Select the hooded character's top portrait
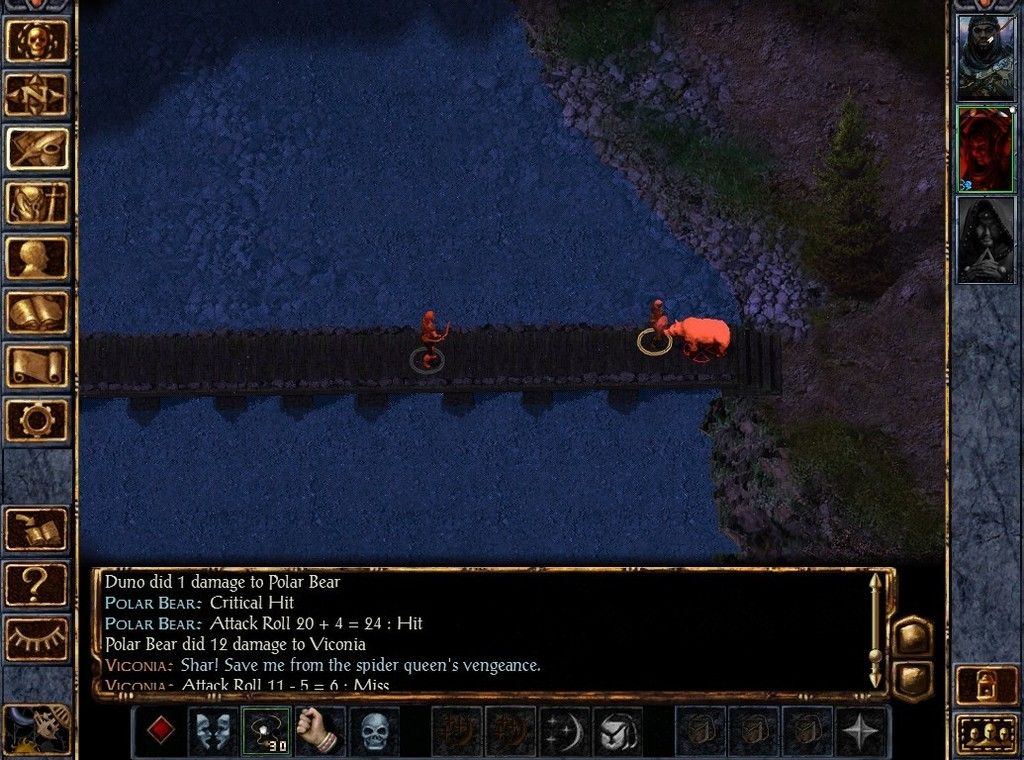 [x=985, y=57]
